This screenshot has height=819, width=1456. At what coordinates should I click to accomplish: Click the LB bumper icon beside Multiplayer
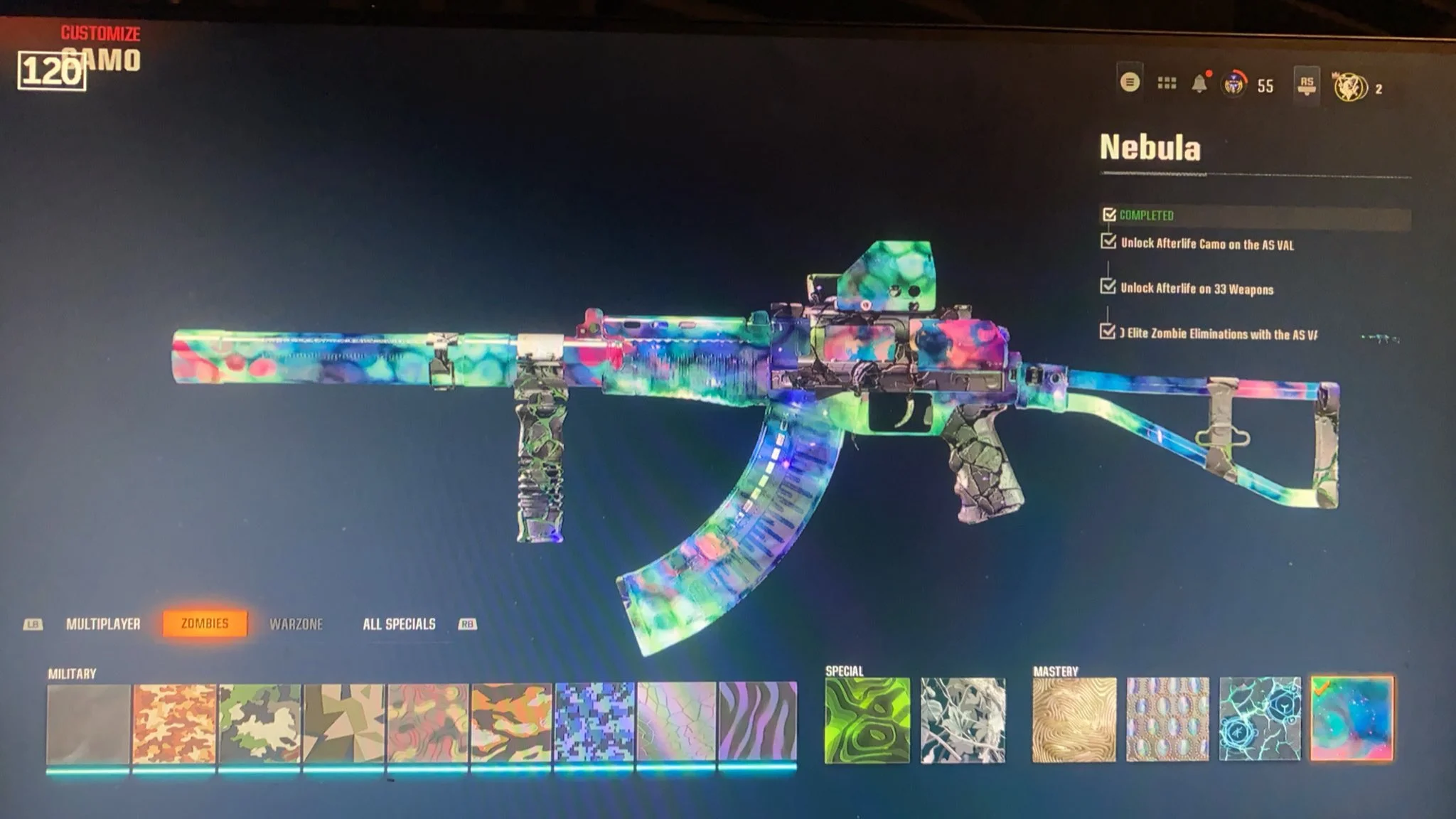(33, 625)
